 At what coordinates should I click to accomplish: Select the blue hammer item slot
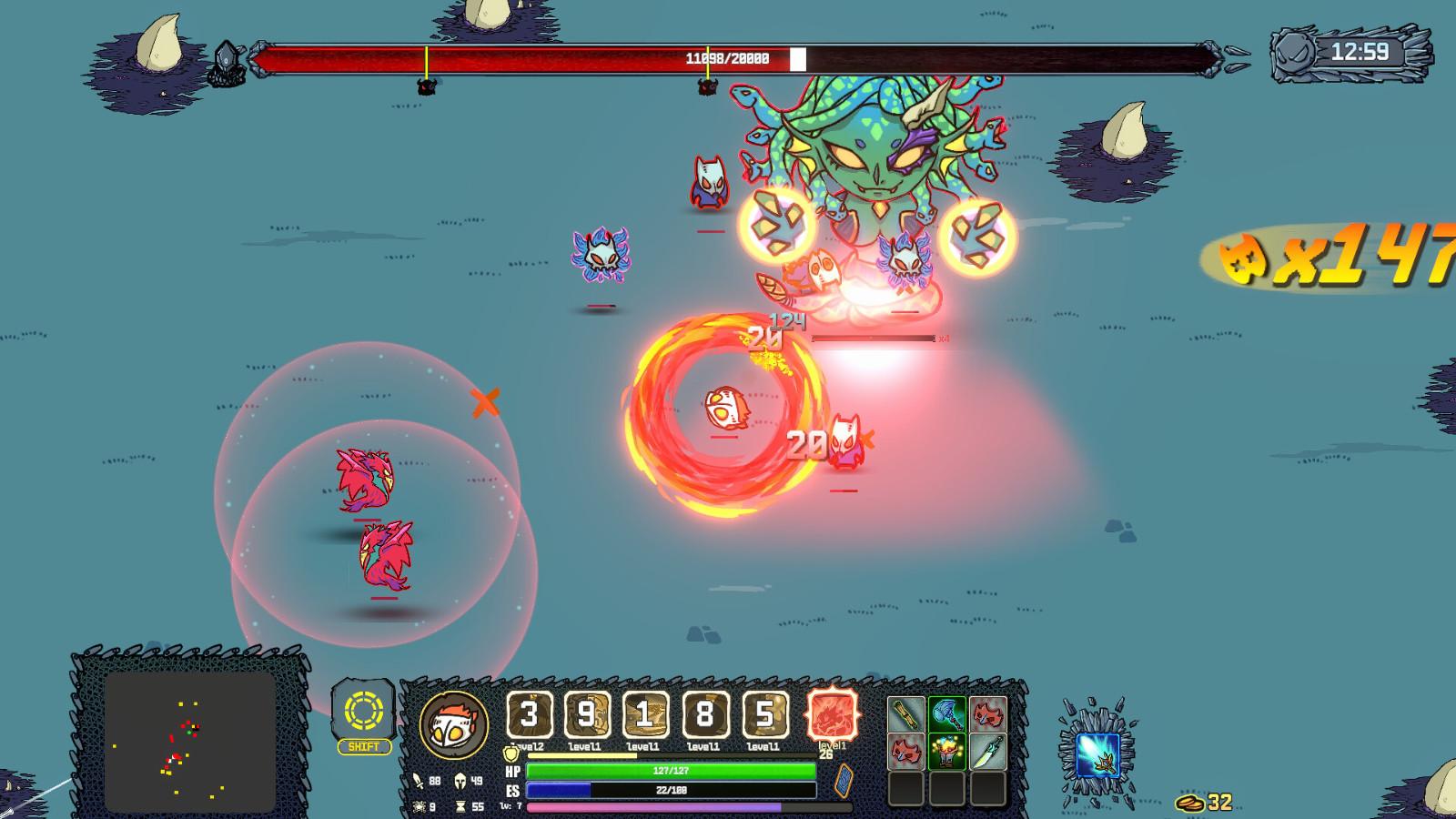(946, 715)
